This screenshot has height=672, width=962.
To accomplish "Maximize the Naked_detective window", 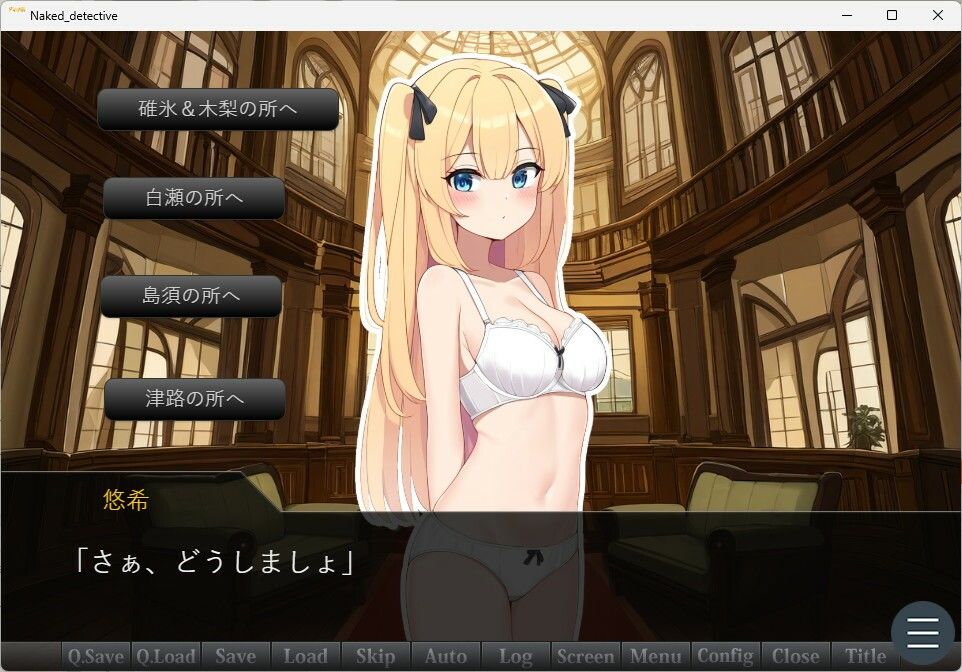I will (892, 15).
